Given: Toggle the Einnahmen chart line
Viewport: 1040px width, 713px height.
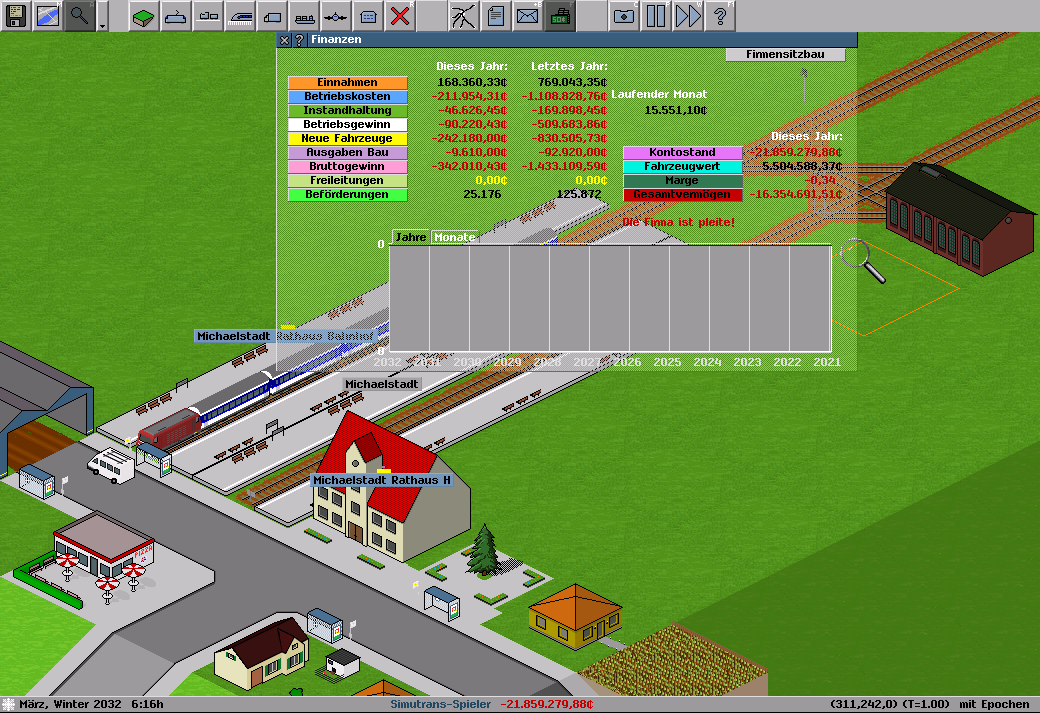Looking at the screenshot, I should tap(347, 83).
